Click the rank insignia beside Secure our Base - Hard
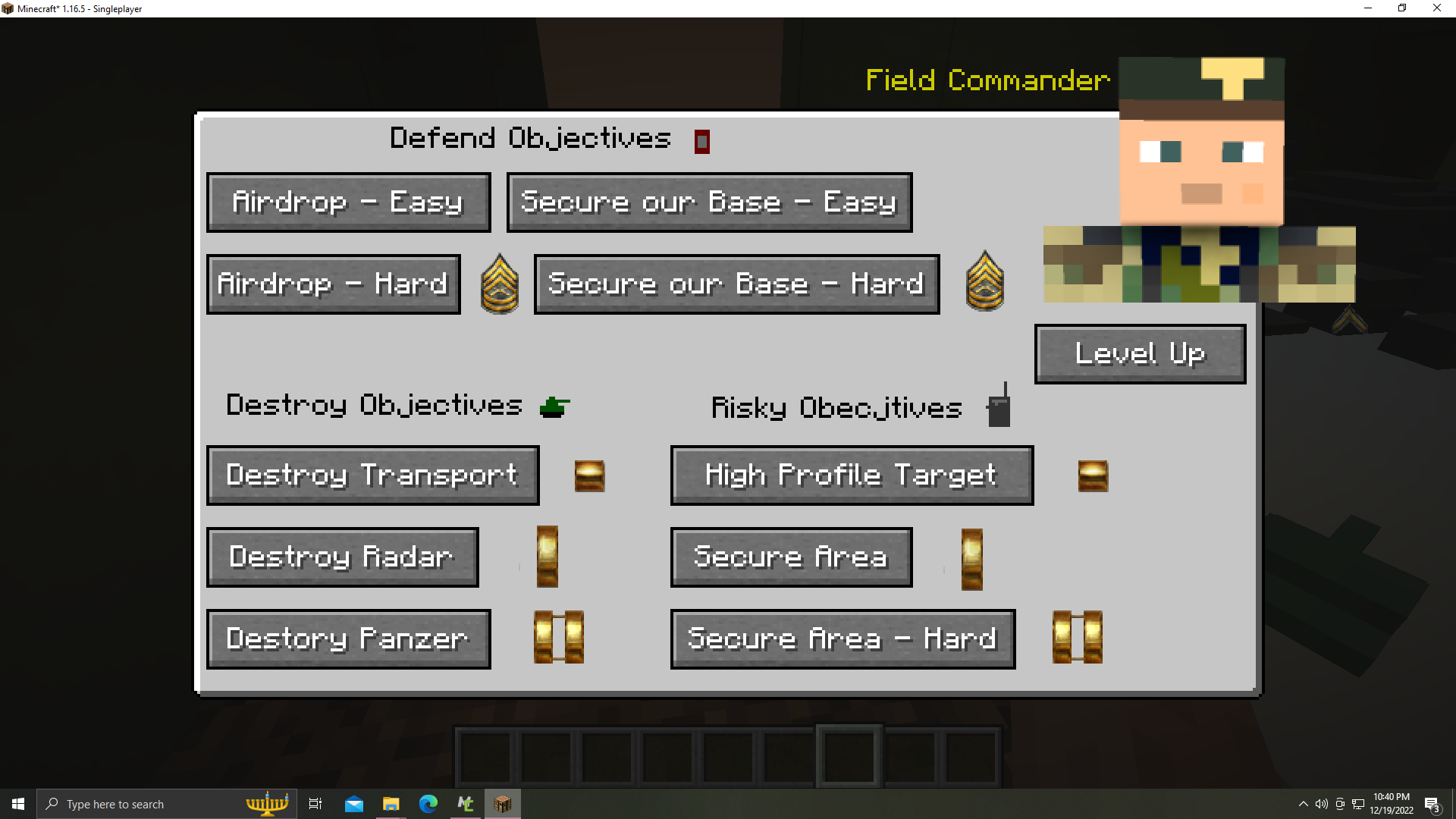Viewport: 1456px width, 819px height. [x=985, y=282]
